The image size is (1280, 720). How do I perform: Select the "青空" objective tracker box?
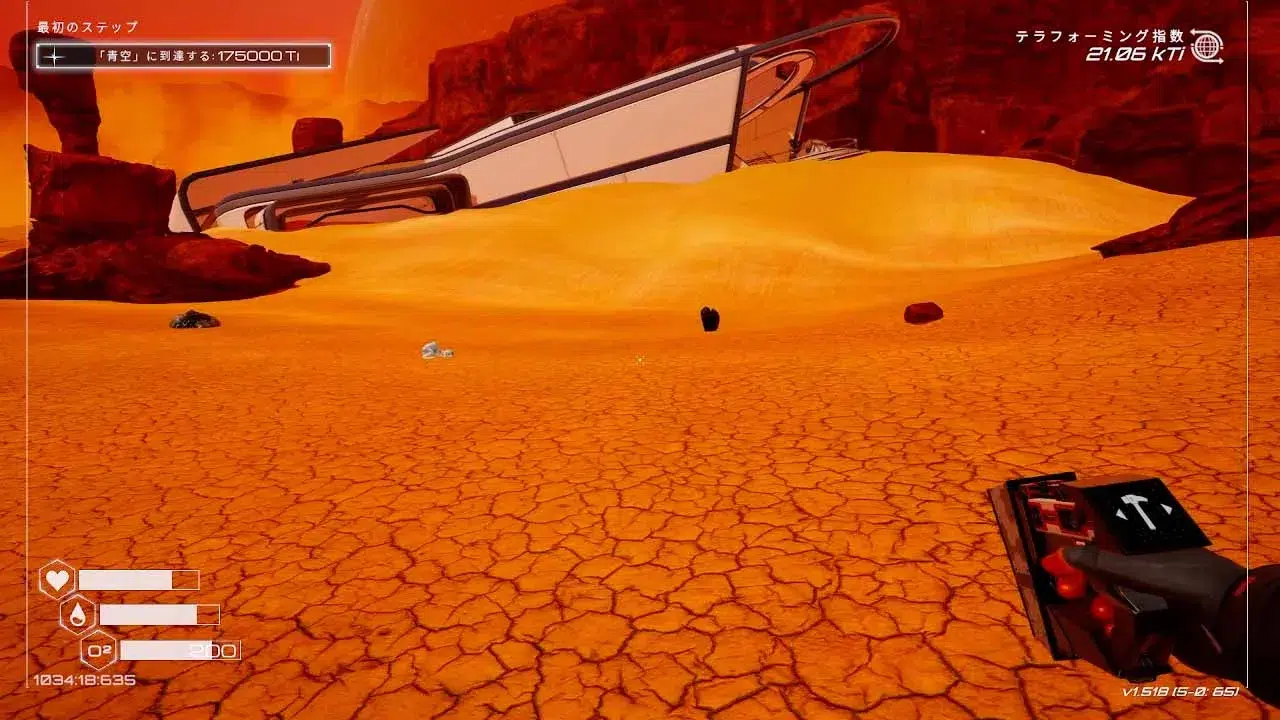[183, 56]
